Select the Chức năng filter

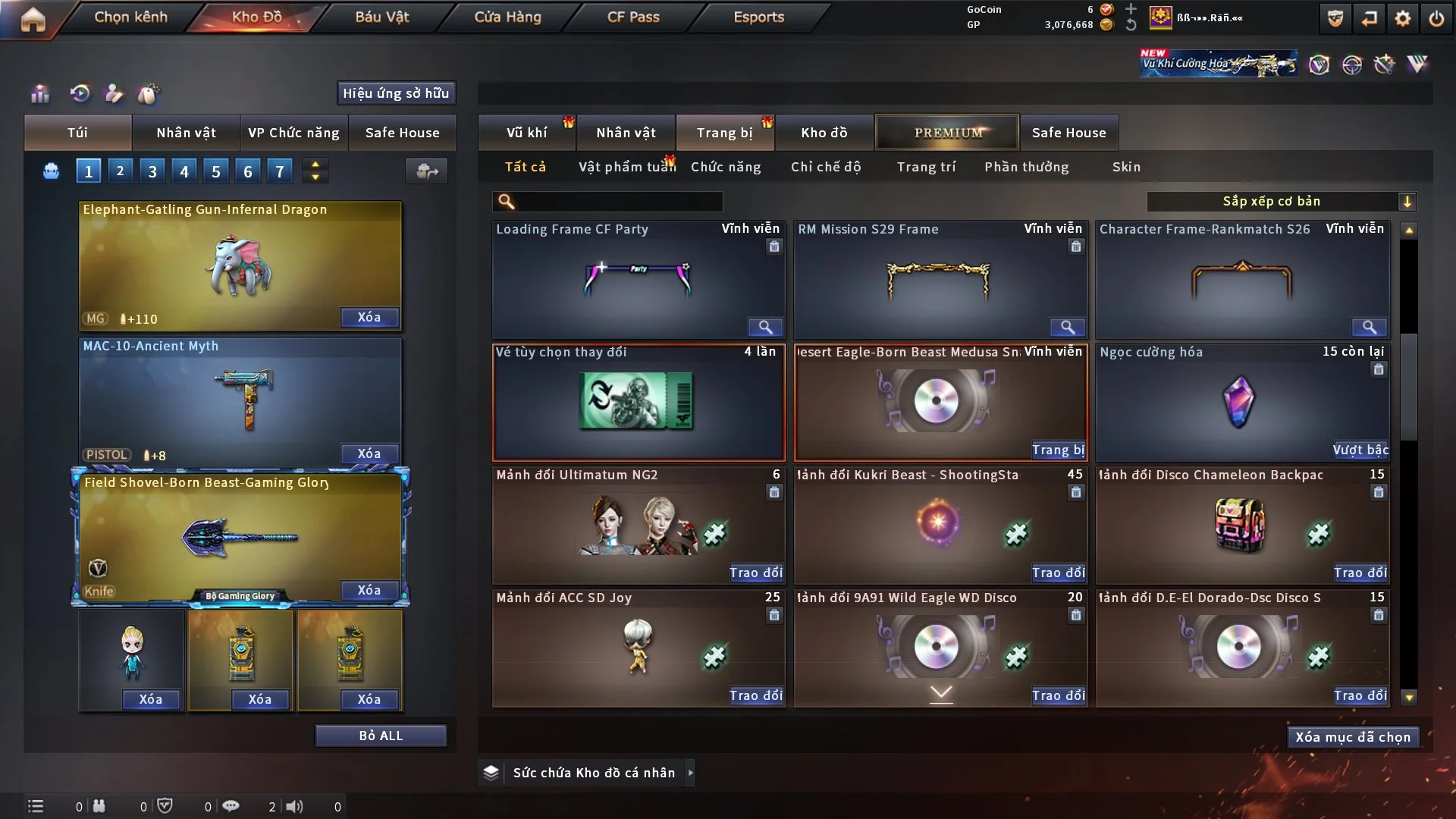point(726,167)
